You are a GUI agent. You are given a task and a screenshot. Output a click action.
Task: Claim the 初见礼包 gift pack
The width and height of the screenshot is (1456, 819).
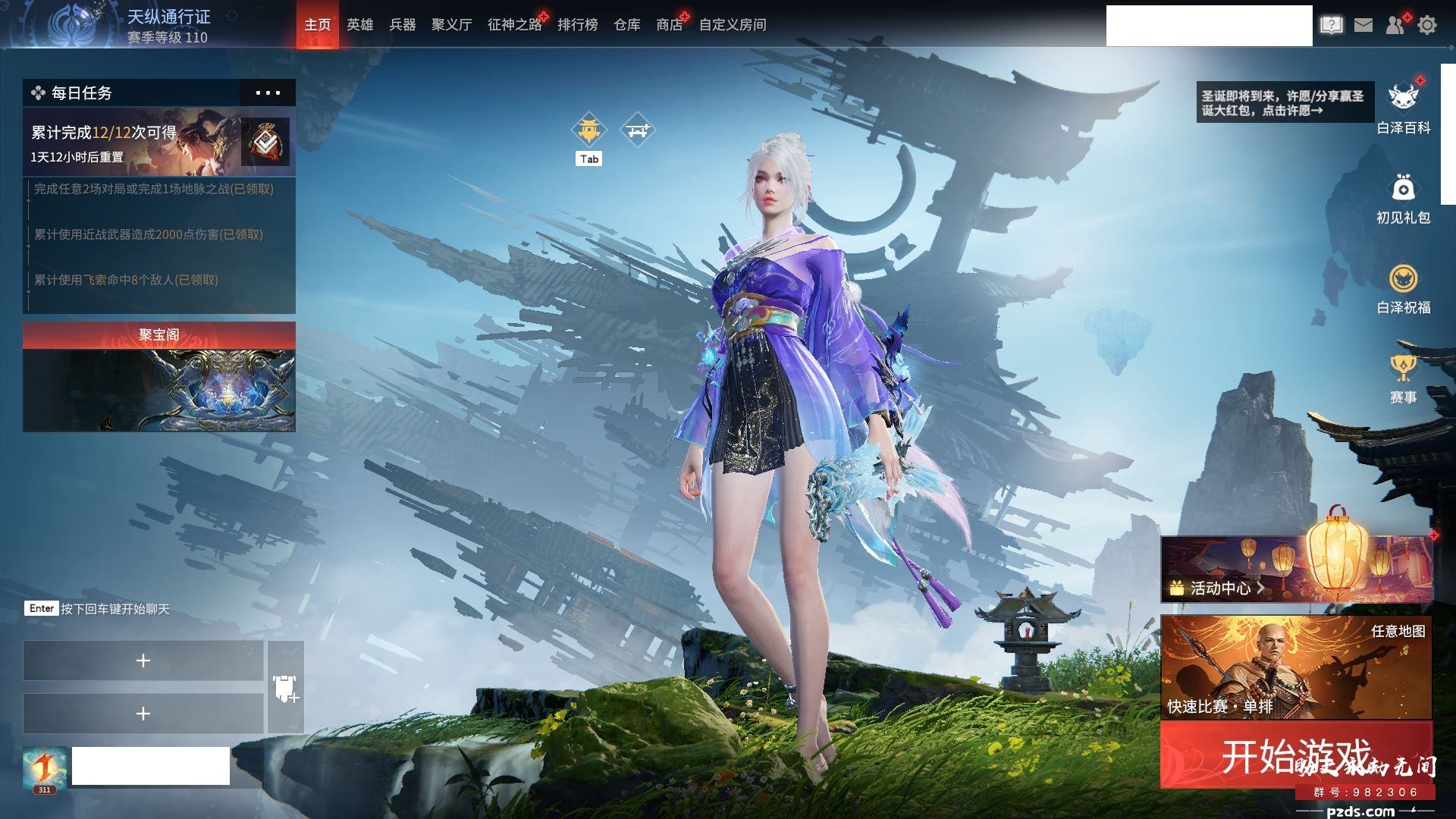(x=1403, y=198)
